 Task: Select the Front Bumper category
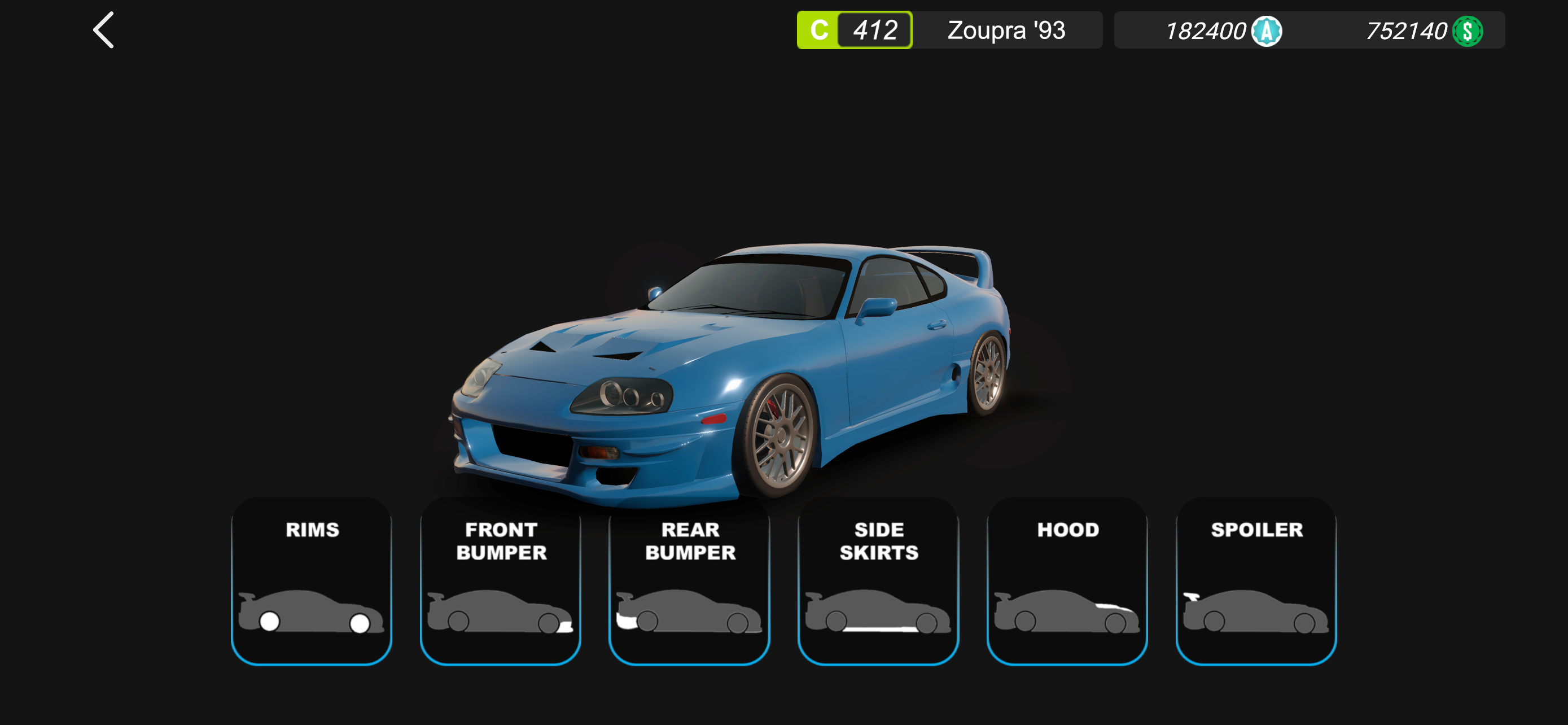click(x=500, y=580)
